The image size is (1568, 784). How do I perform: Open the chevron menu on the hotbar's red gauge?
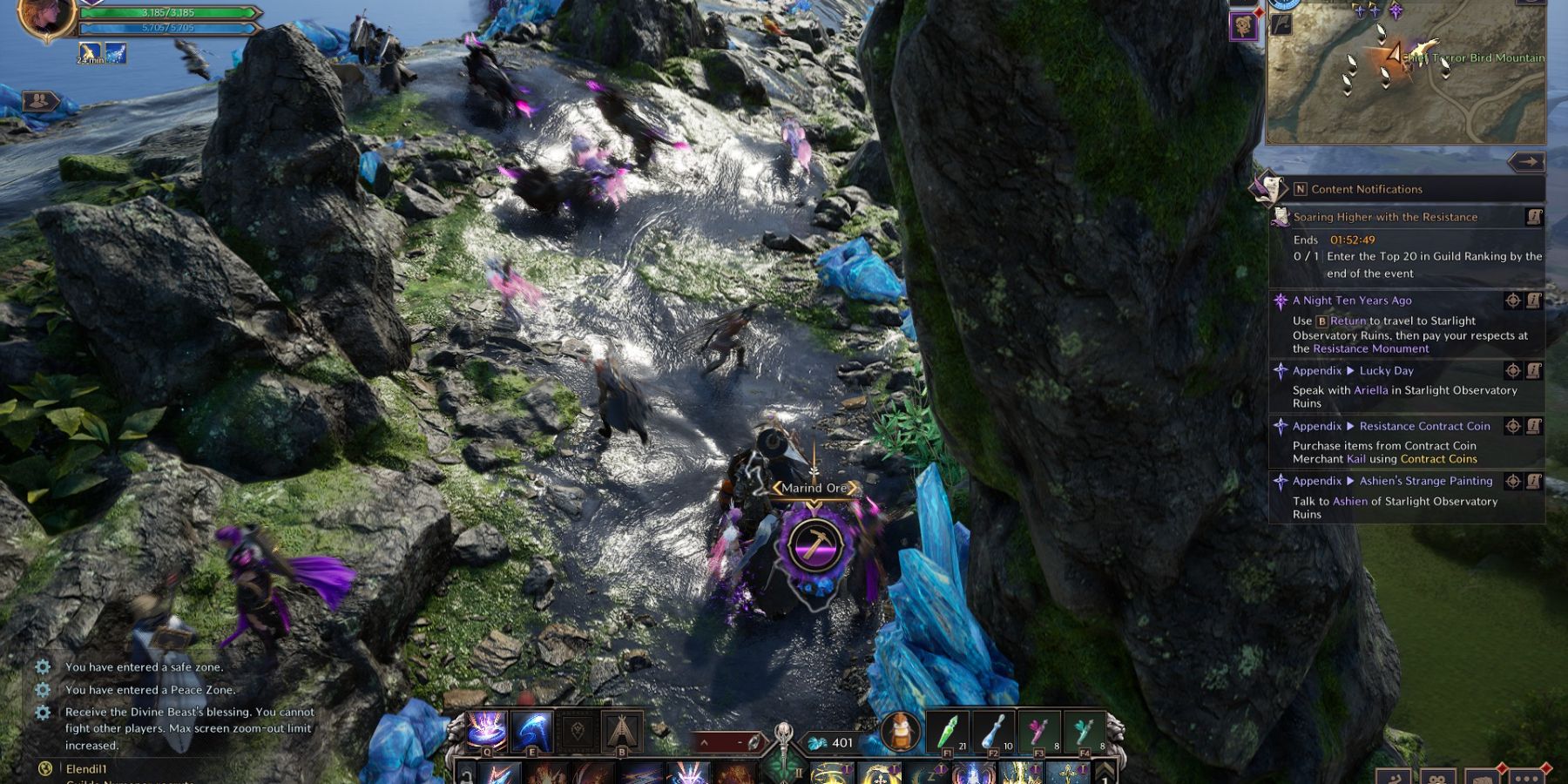[703, 741]
